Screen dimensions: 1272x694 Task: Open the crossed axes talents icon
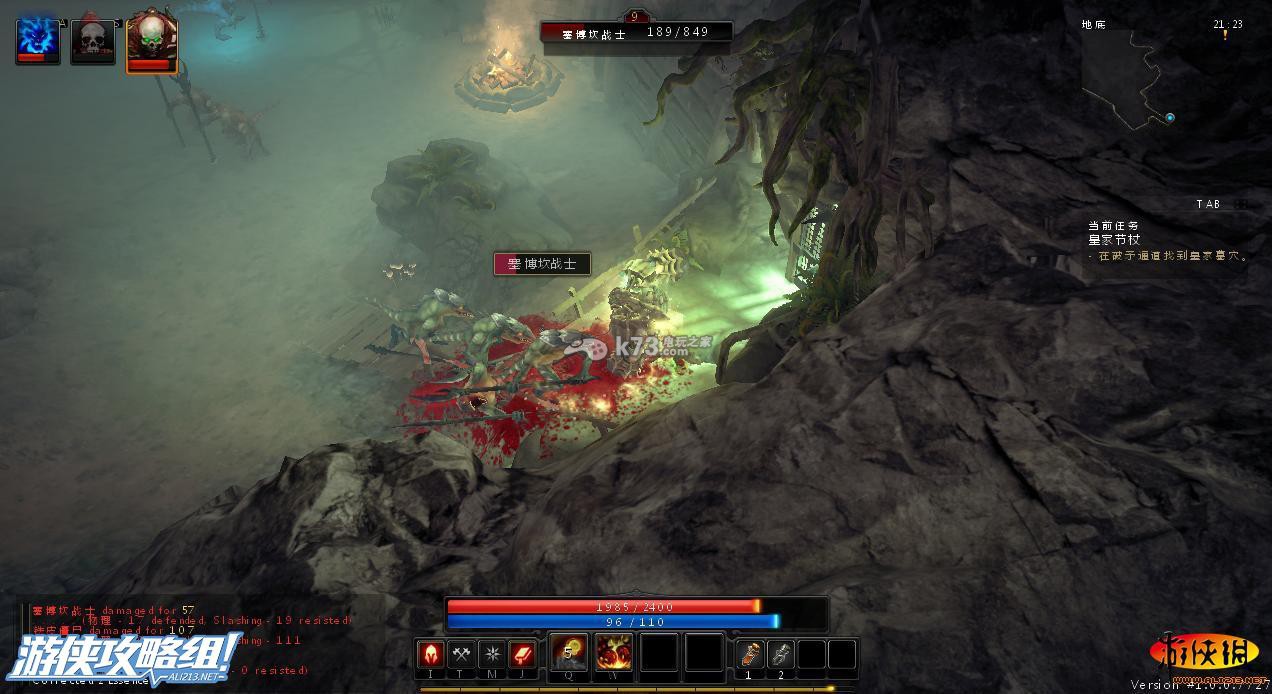click(462, 655)
